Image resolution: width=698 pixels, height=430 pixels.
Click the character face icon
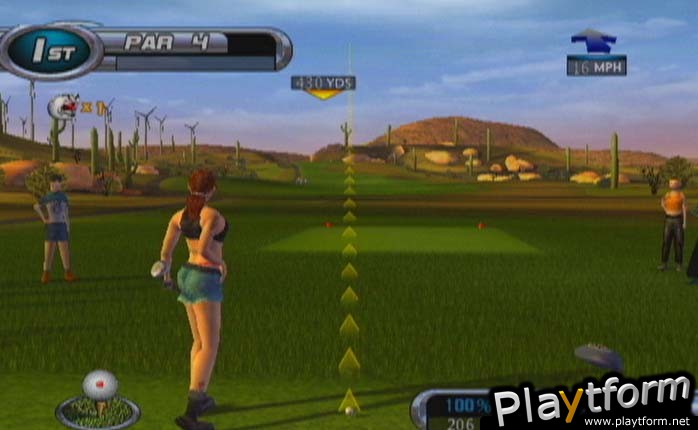pyautogui.click(x=66, y=105)
